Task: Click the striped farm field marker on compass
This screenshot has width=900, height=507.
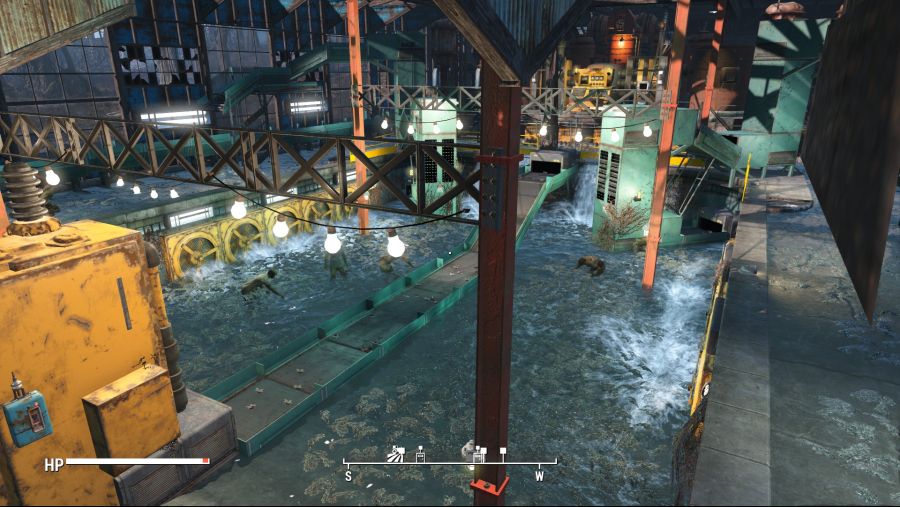Action: 396,454
